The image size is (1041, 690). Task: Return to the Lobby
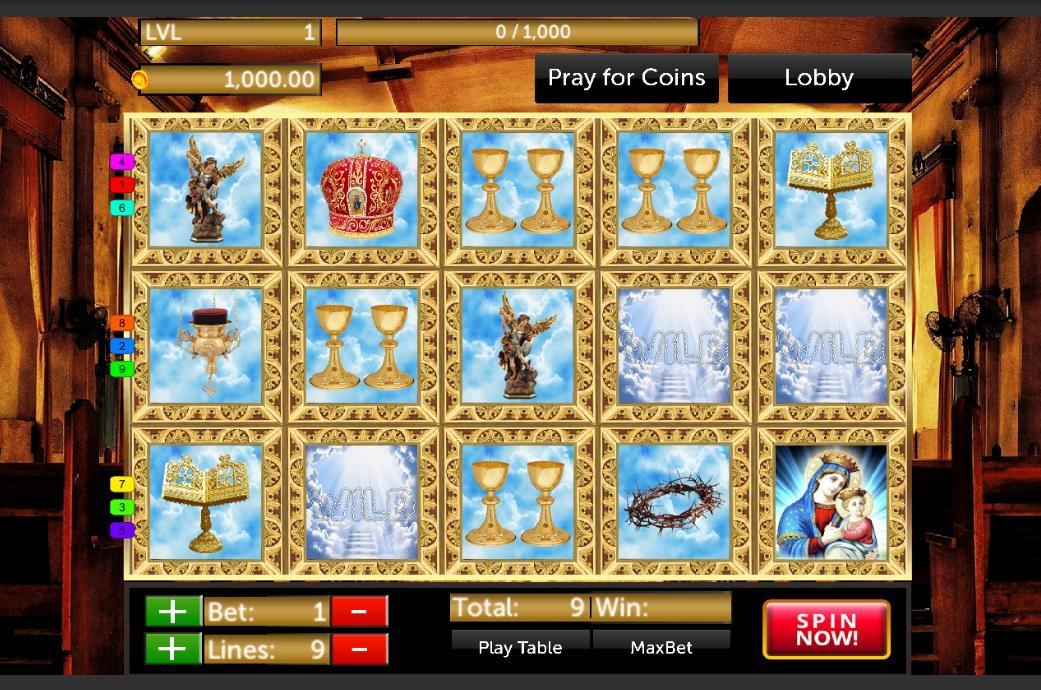[819, 78]
